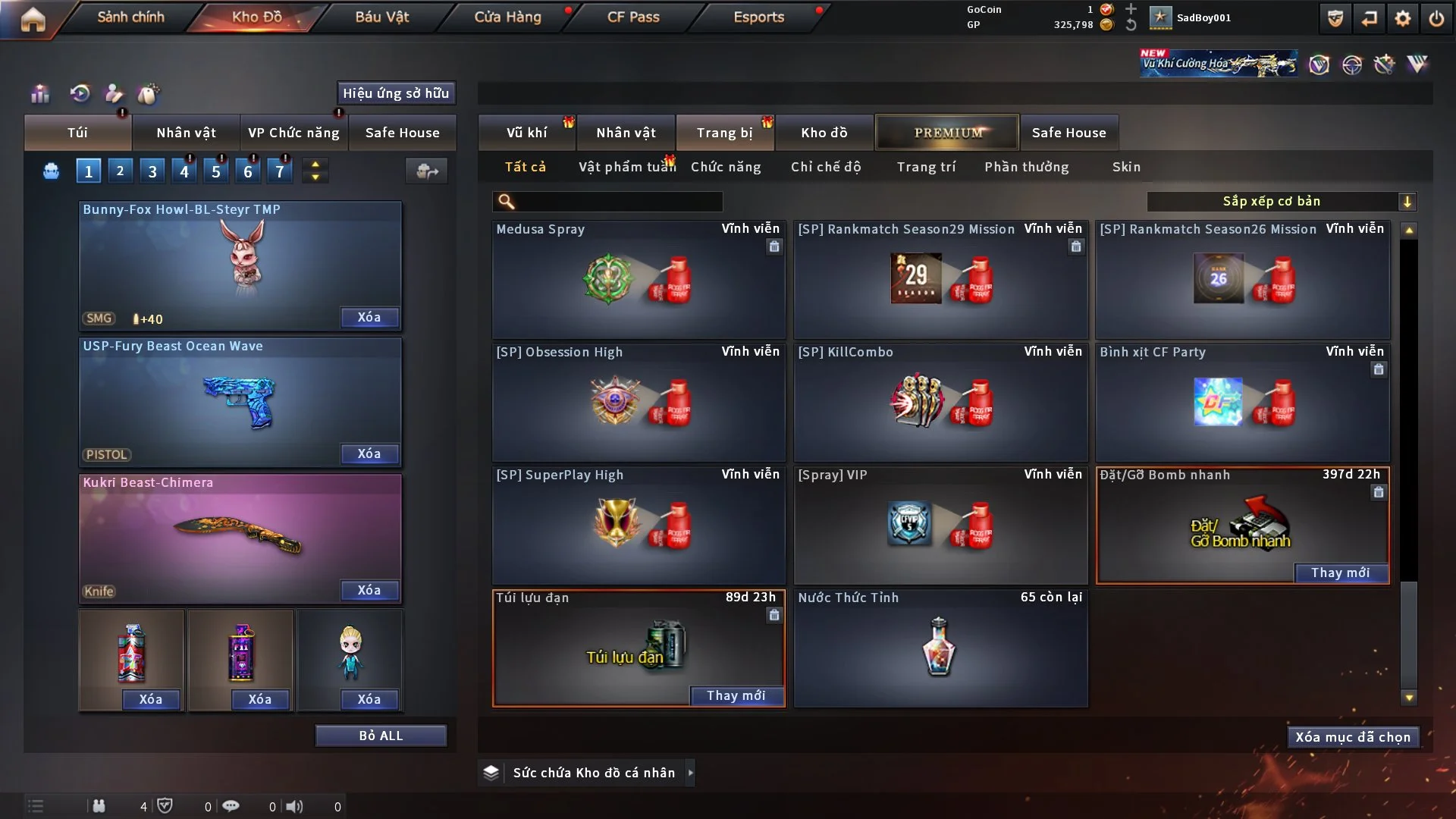This screenshot has width=1456, height=819.
Task: Open the Sắp xếp cơ bản sort dropdown
Action: (1280, 202)
